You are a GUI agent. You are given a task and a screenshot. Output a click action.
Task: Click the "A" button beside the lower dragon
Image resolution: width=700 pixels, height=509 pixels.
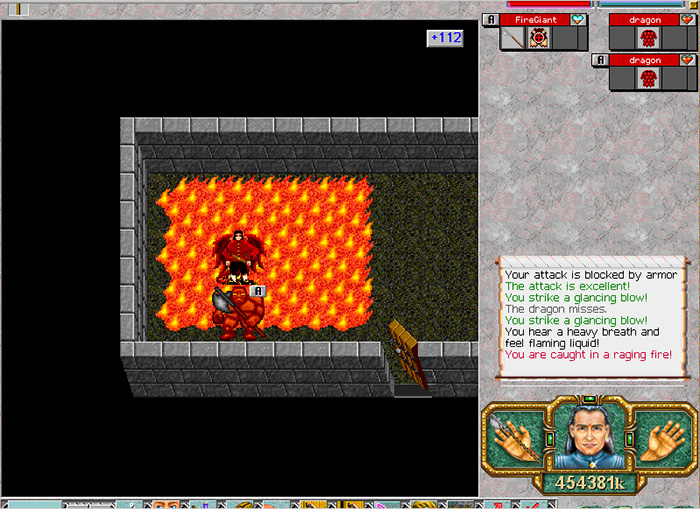(600, 60)
